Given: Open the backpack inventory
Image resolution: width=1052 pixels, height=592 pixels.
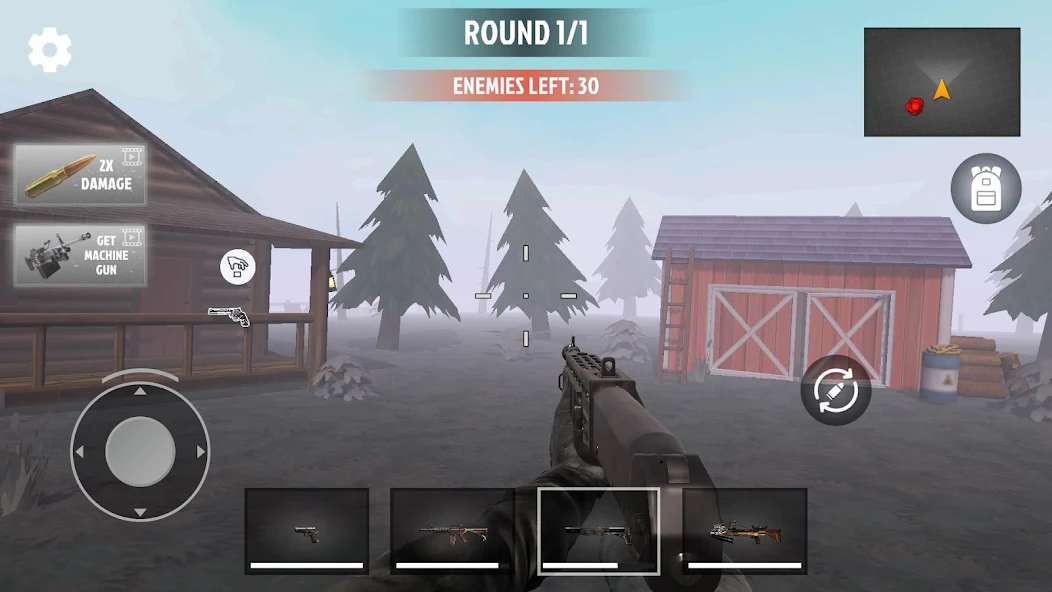Looking at the screenshot, I should (x=985, y=188).
